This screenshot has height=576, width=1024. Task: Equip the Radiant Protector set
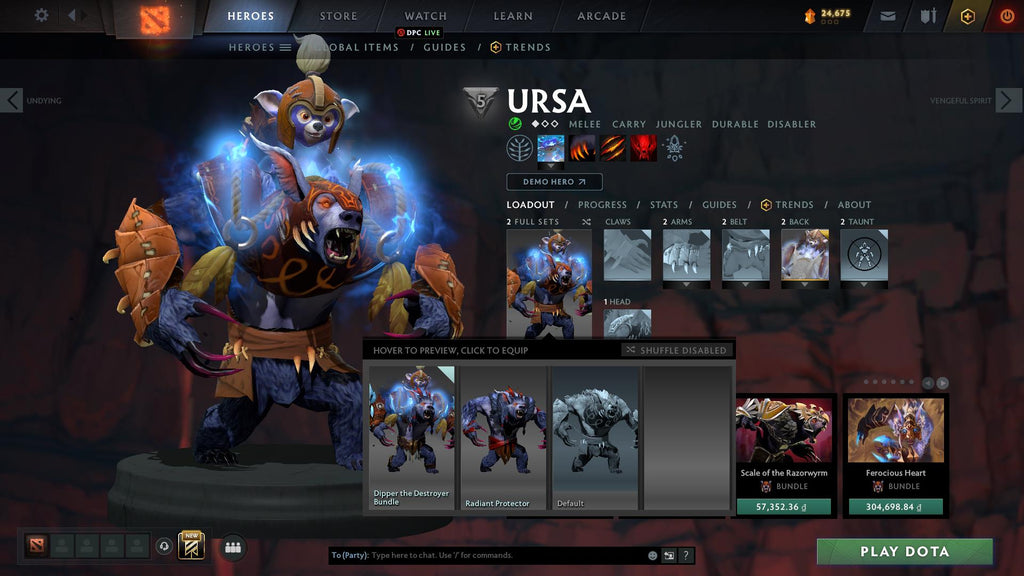pyautogui.click(x=504, y=438)
